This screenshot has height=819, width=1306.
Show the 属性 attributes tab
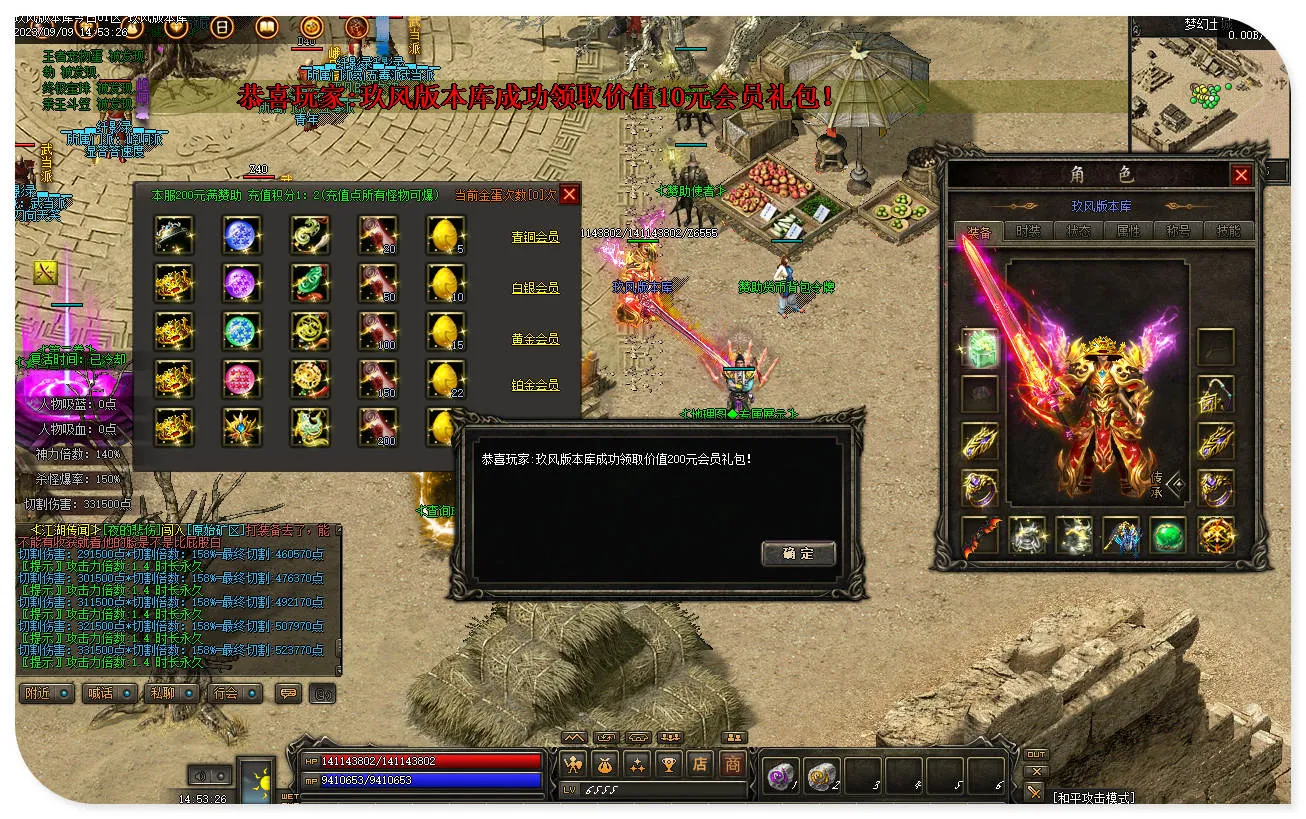tap(1128, 230)
